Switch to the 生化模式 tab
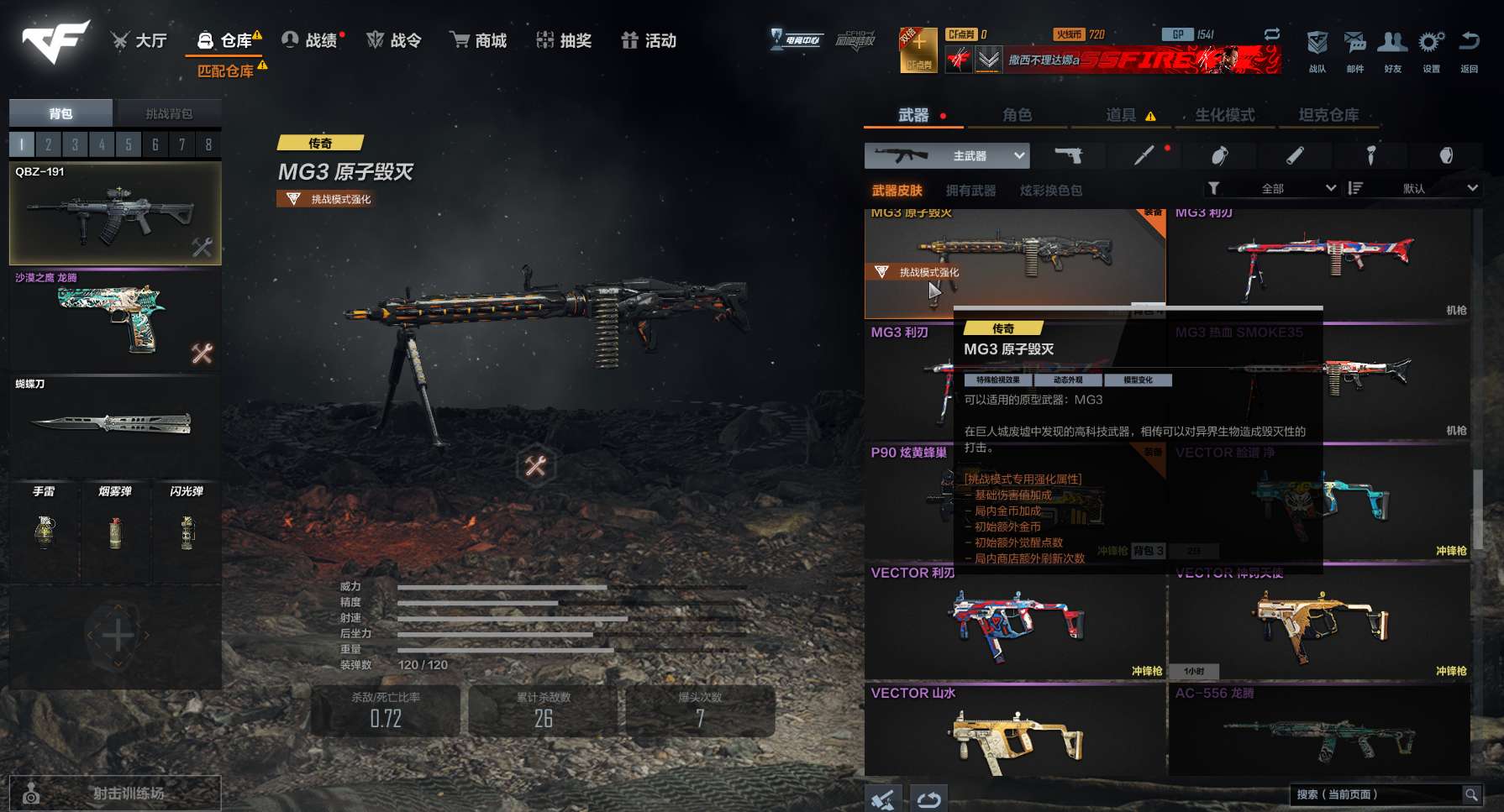Screen dimensions: 1504x812 pyautogui.click(x=1225, y=115)
